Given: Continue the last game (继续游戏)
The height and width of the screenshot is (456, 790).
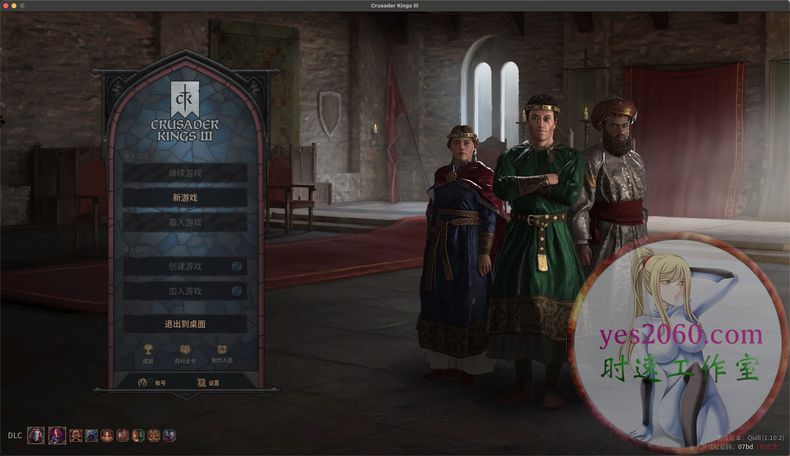Looking at the screenshot, I should 184,173.
